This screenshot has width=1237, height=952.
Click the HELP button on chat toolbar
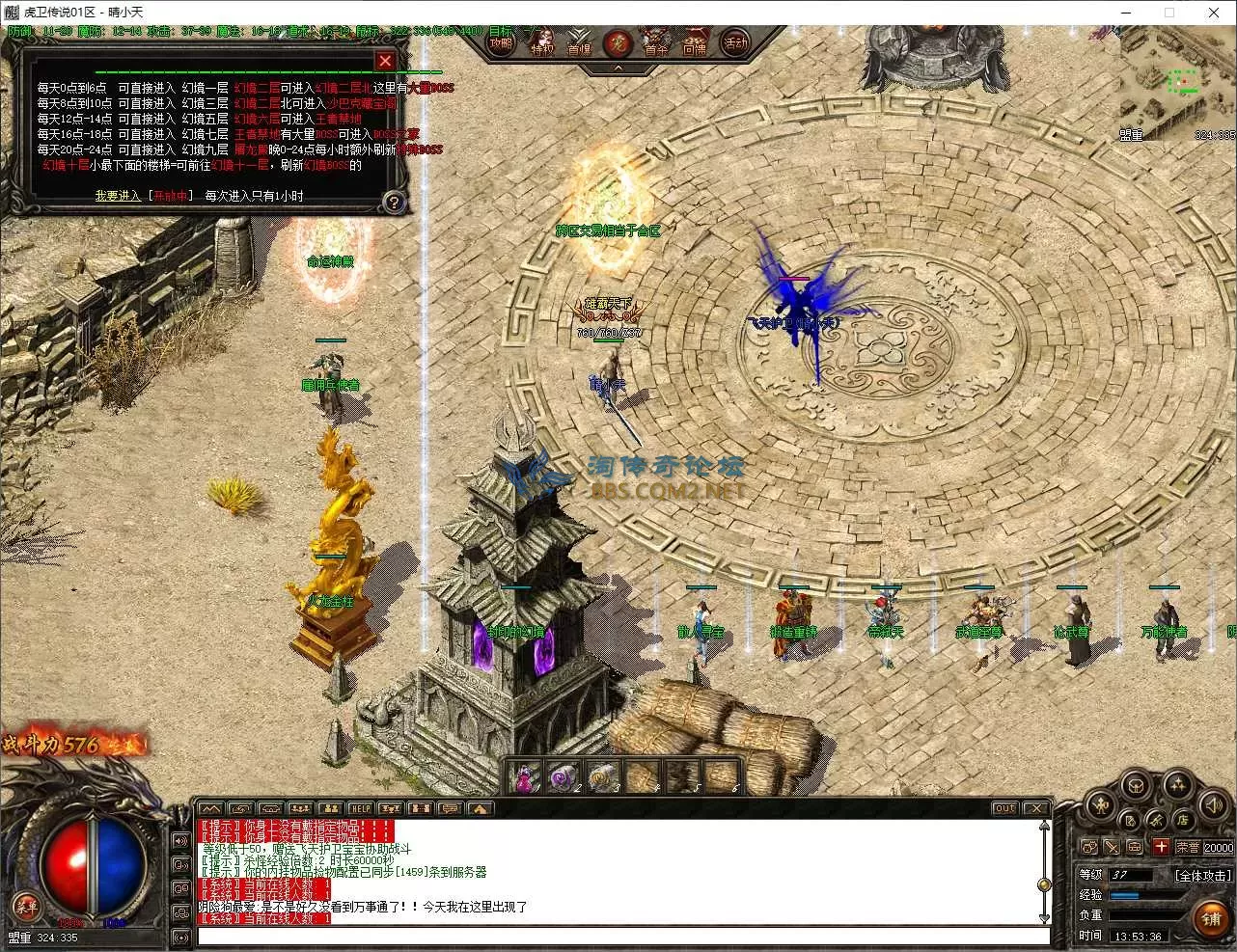[x=360, y=808]
